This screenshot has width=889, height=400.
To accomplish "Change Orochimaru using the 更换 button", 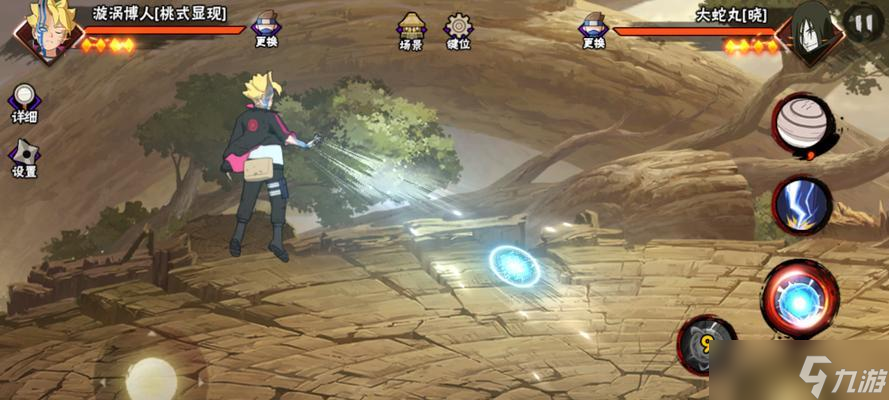I will (593, 30).
